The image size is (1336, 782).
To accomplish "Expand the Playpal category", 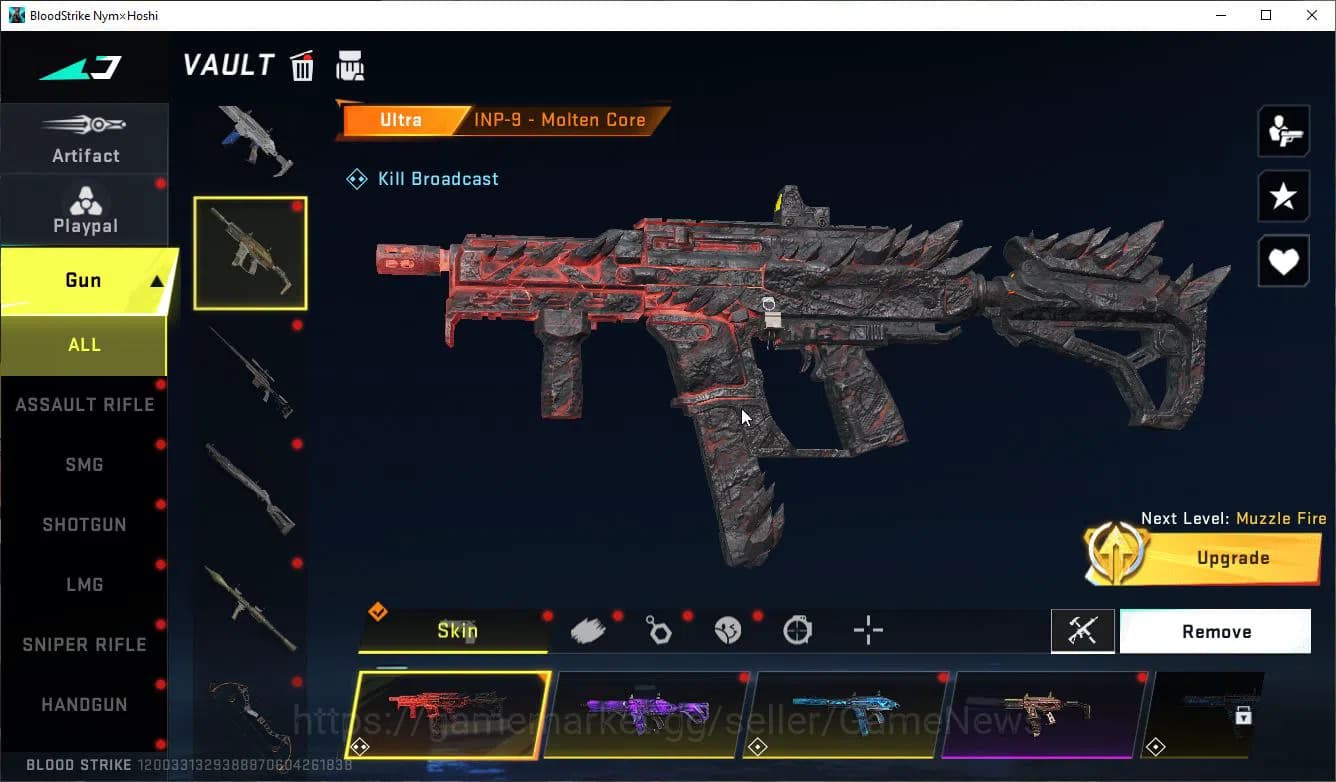I will point(85,208).
